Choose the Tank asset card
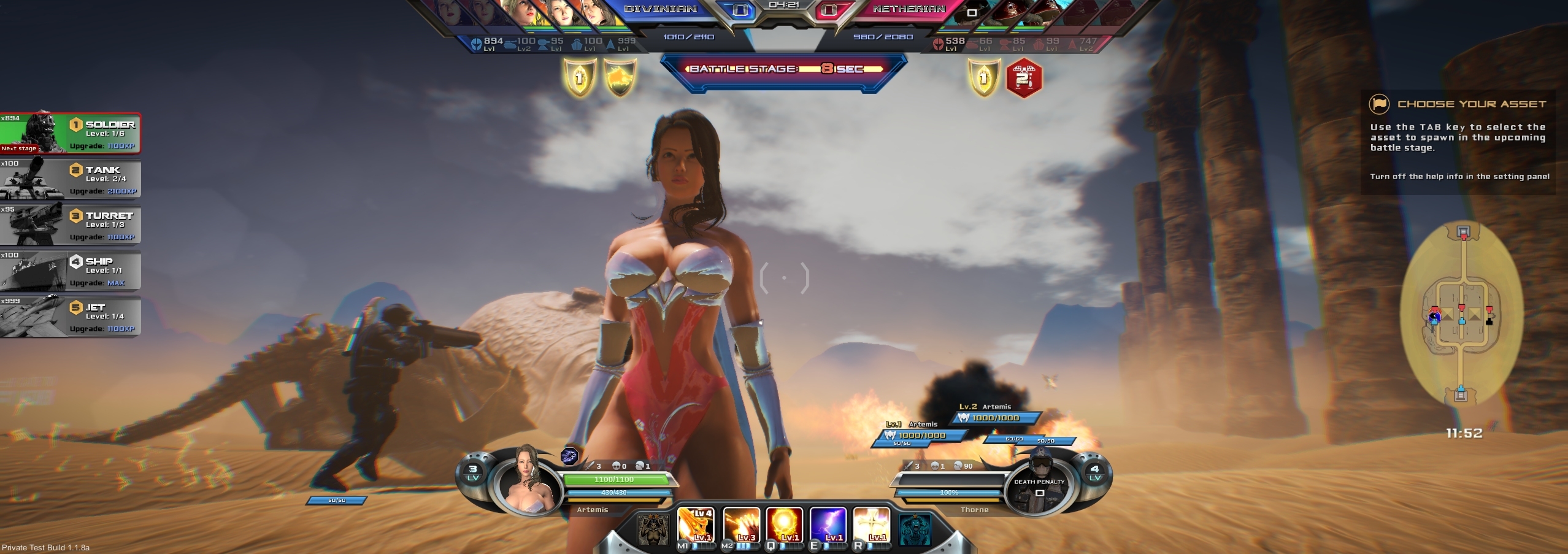The width and height of the screenshot is (1568, 554). pos(71,179)
